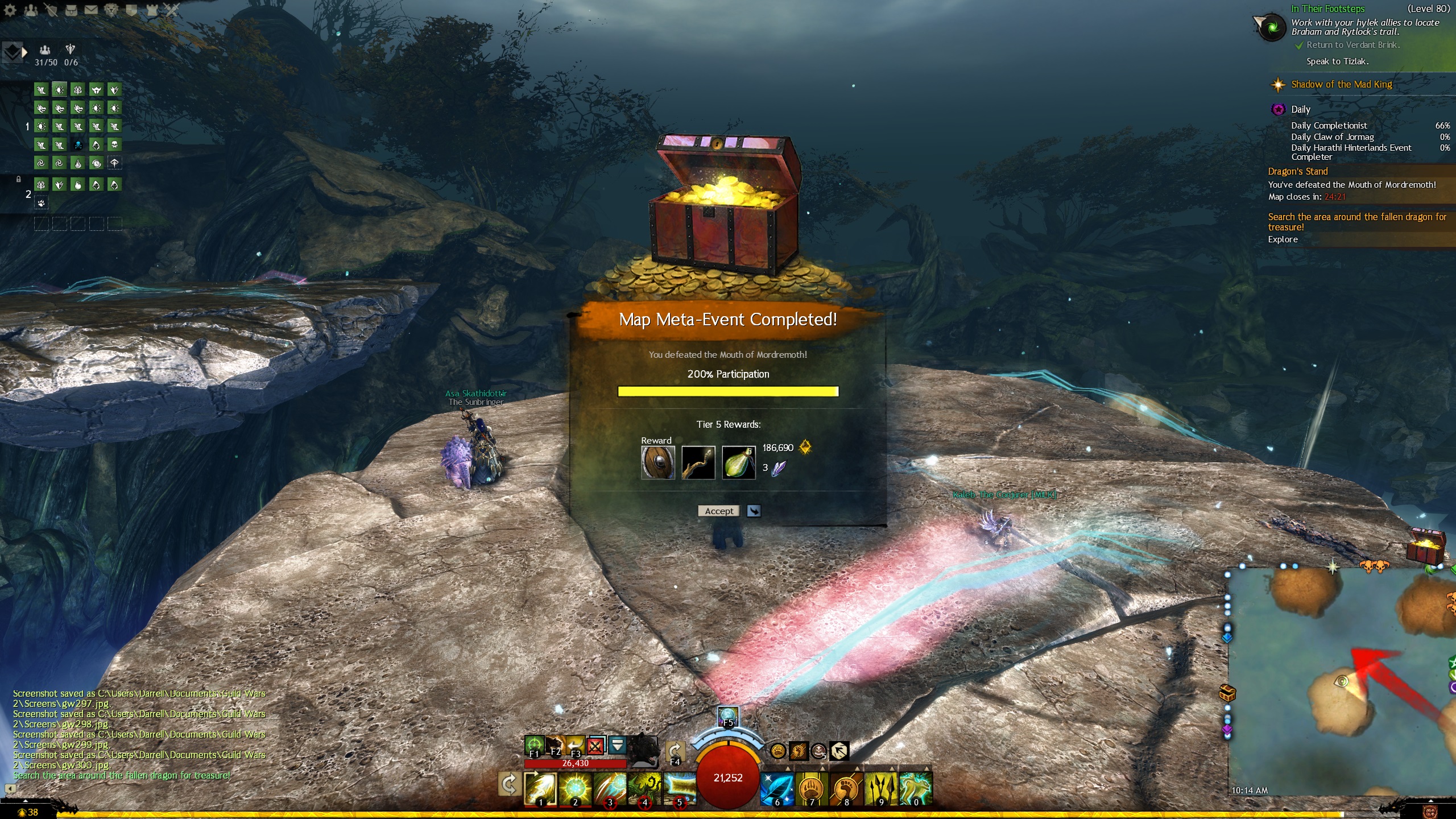The height and width of the screenshot is (819, 1456).
Task: Activate the blue leaf healing skill
Action: (x=777, y=789)
